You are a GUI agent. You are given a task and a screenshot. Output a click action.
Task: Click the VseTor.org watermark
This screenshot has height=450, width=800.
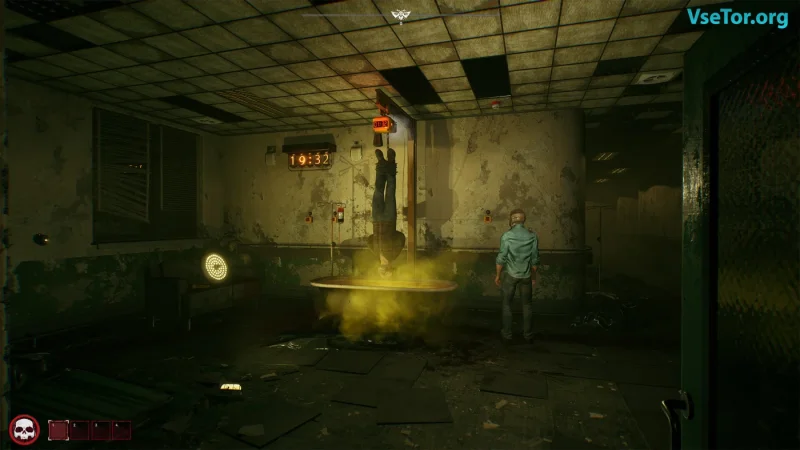click(736, 17)
